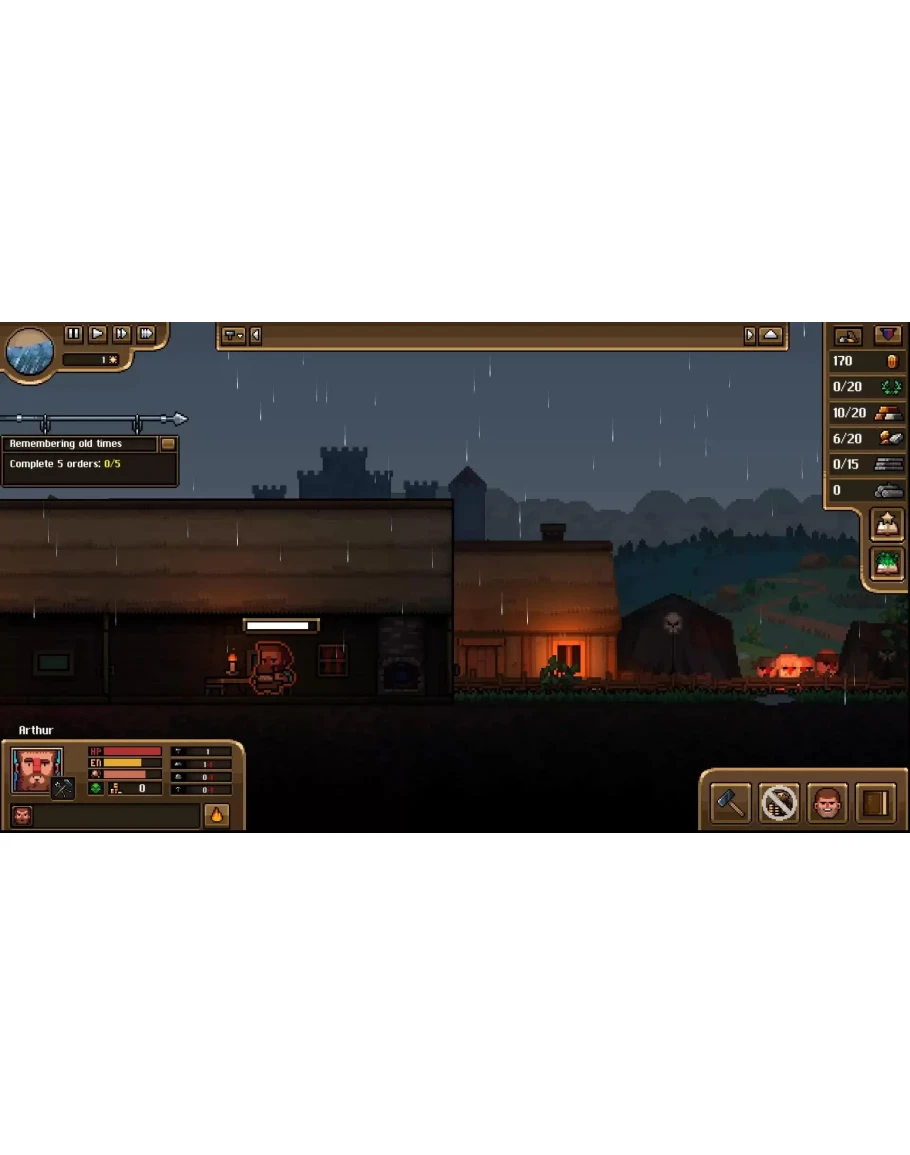The height and width of the screenshot is (1155, 910).
Task: Click the crossed tools icon beside Arthur's portrait
Action: point(63,789)
